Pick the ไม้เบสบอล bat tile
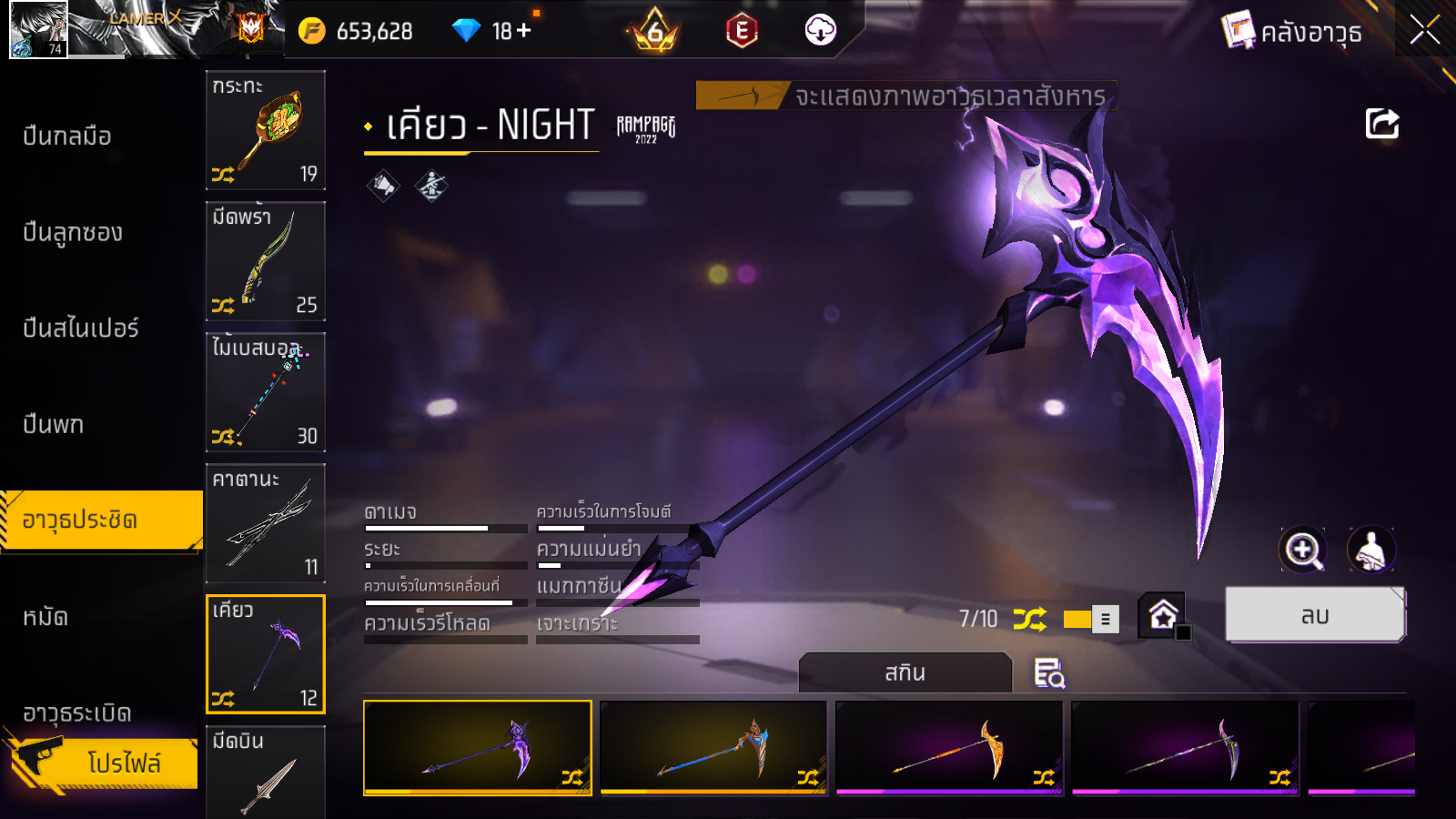 (266, 392)
